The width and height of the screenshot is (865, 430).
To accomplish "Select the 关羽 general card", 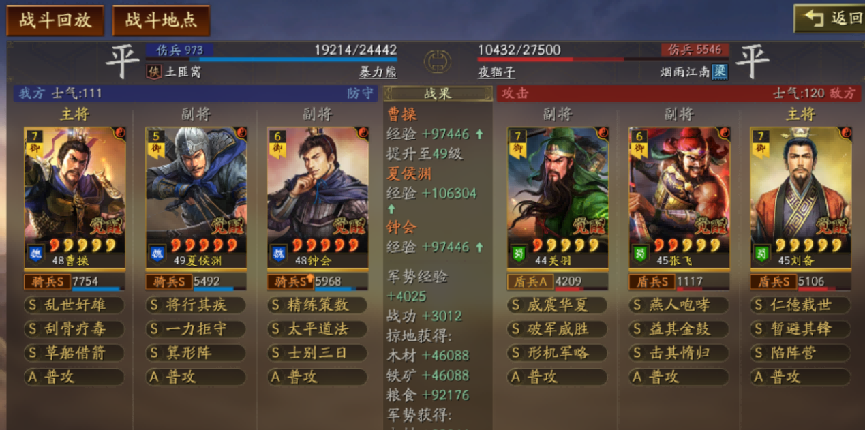I will coord(557,195).
